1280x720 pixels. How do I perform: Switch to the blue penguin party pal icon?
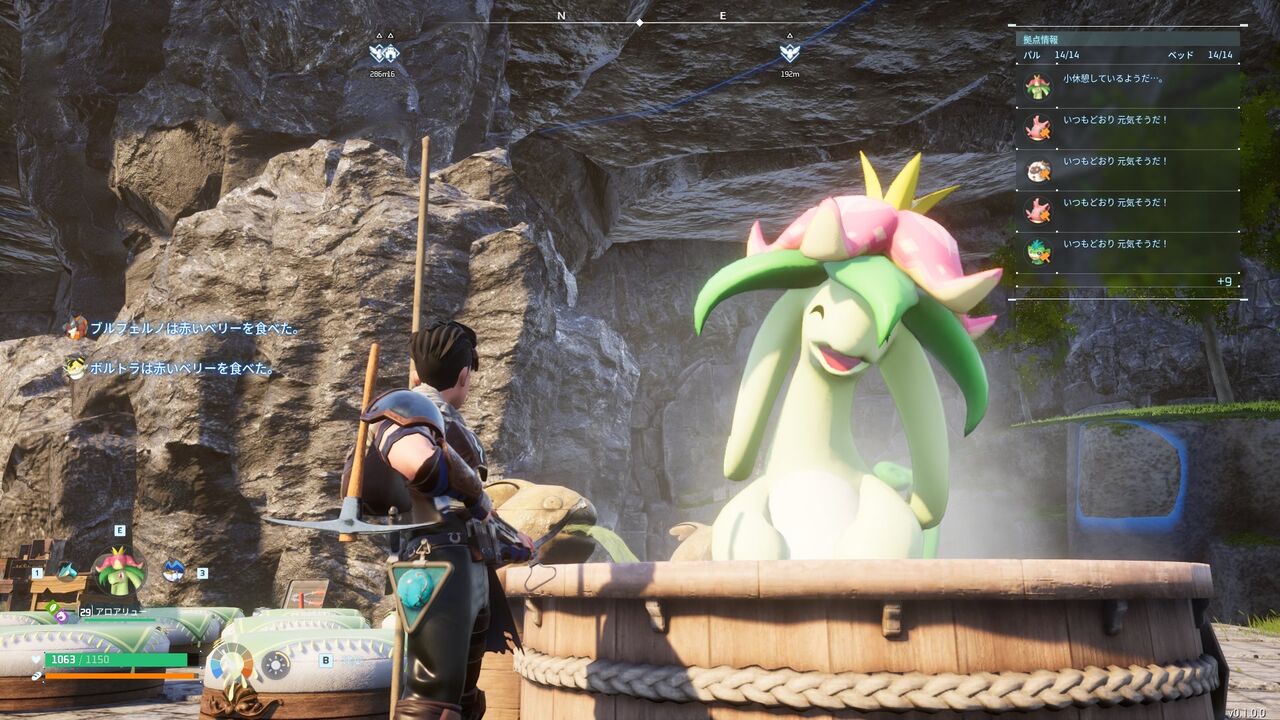(x=173, y=571)
